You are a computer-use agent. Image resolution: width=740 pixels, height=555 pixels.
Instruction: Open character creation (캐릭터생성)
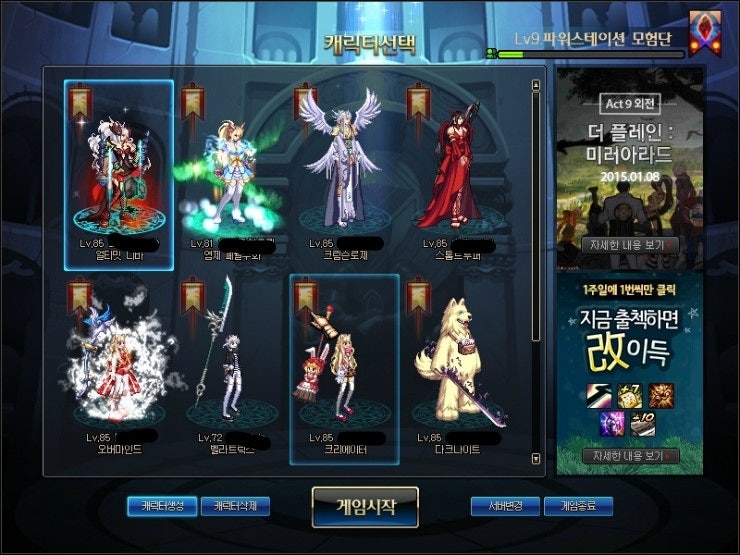tap(161, 506)
